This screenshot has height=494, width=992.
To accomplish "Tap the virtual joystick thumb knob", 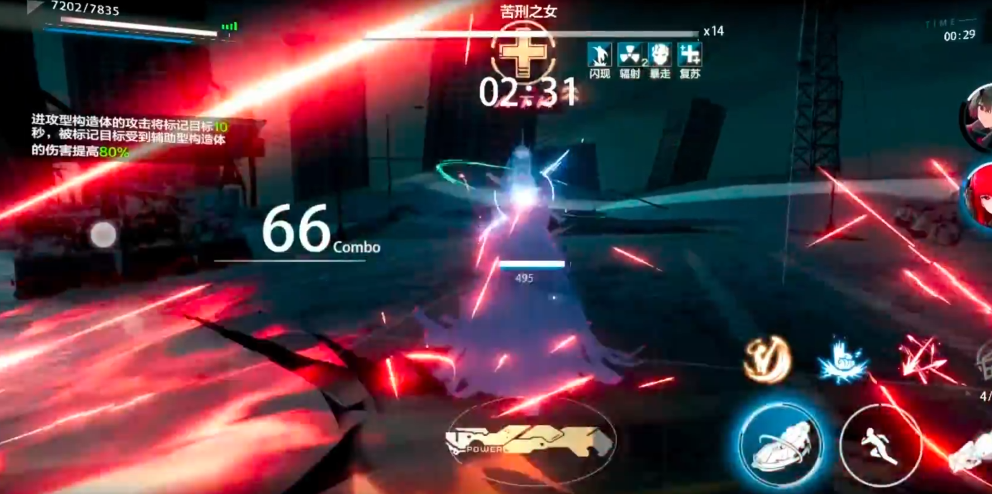I will 103,236.
